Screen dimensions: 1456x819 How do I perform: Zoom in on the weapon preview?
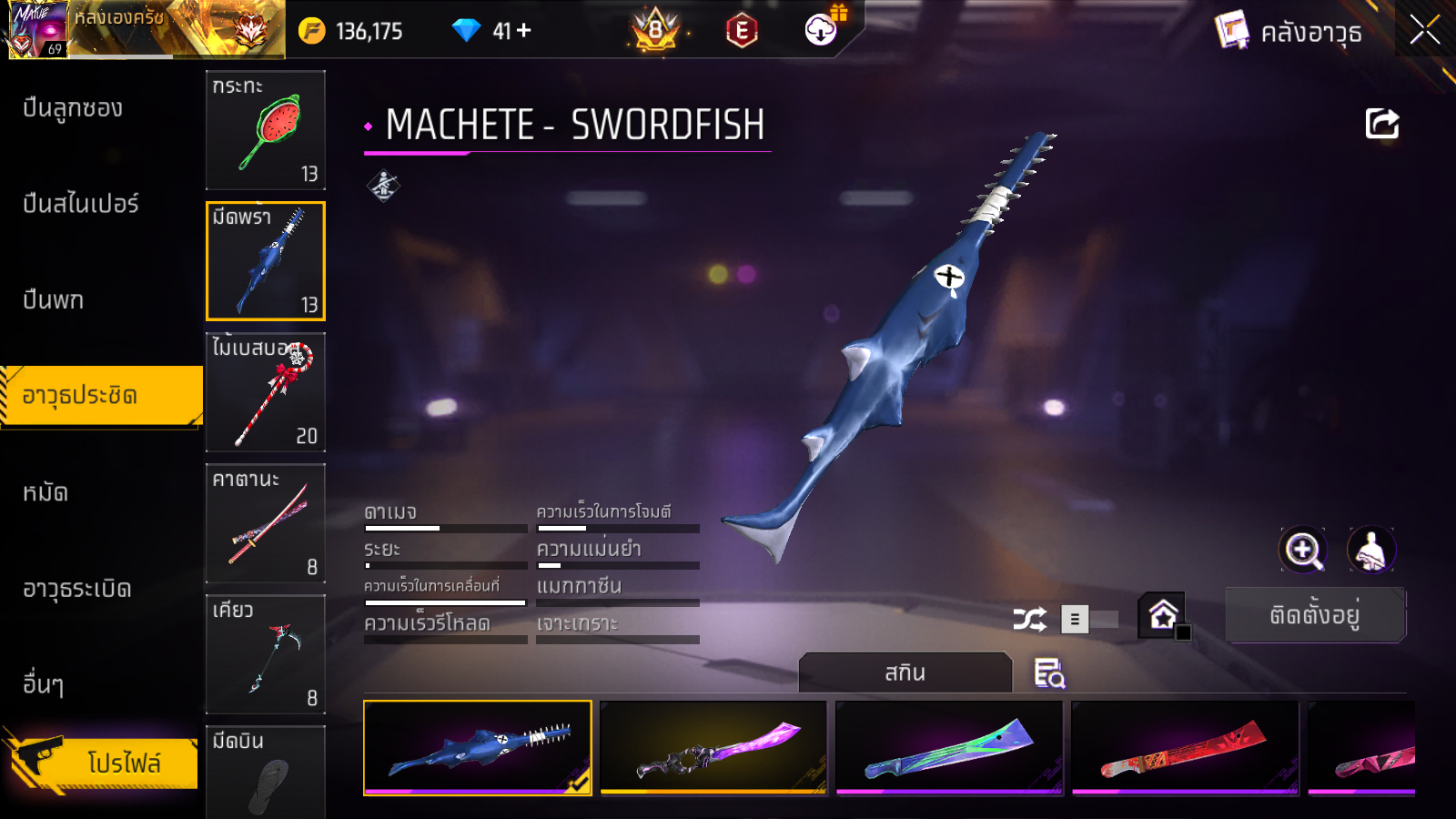[x=1303, y=550]
